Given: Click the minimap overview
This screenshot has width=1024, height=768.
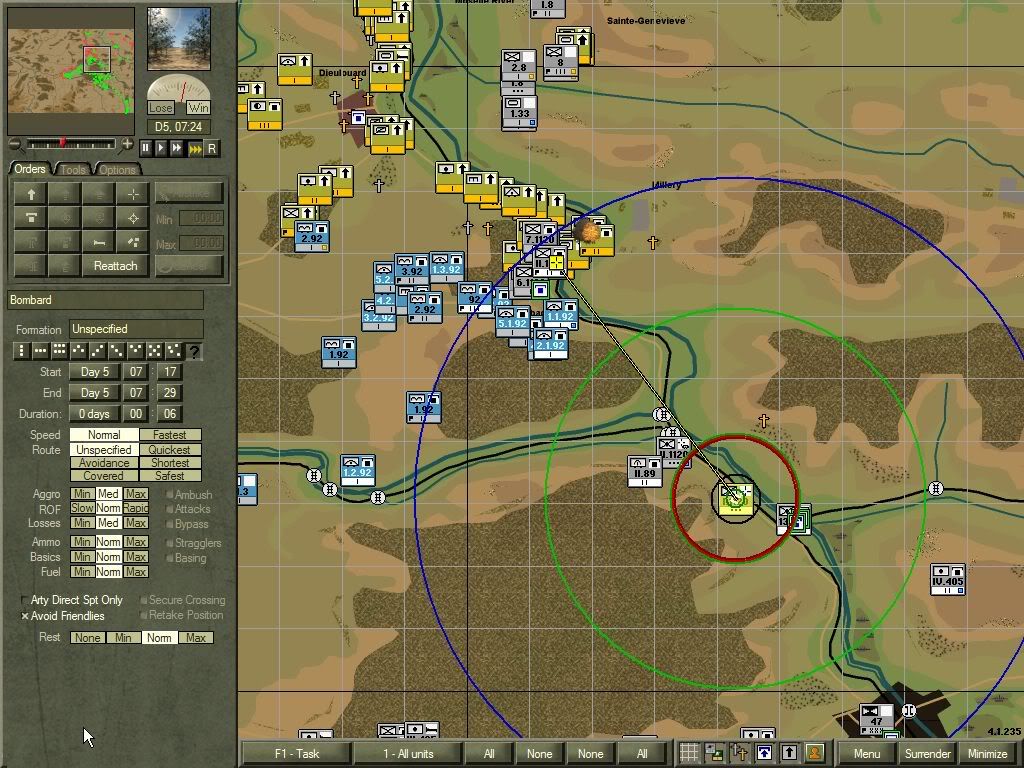Looking at the screenshot, I should [x=71, y=70].
